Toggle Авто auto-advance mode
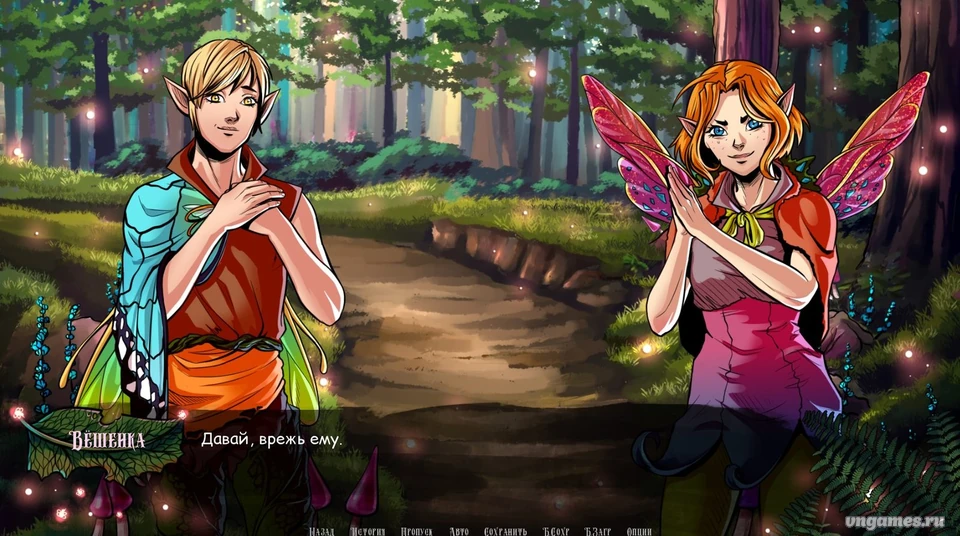This screenshot has width=960, height=536. pos(459,531)
